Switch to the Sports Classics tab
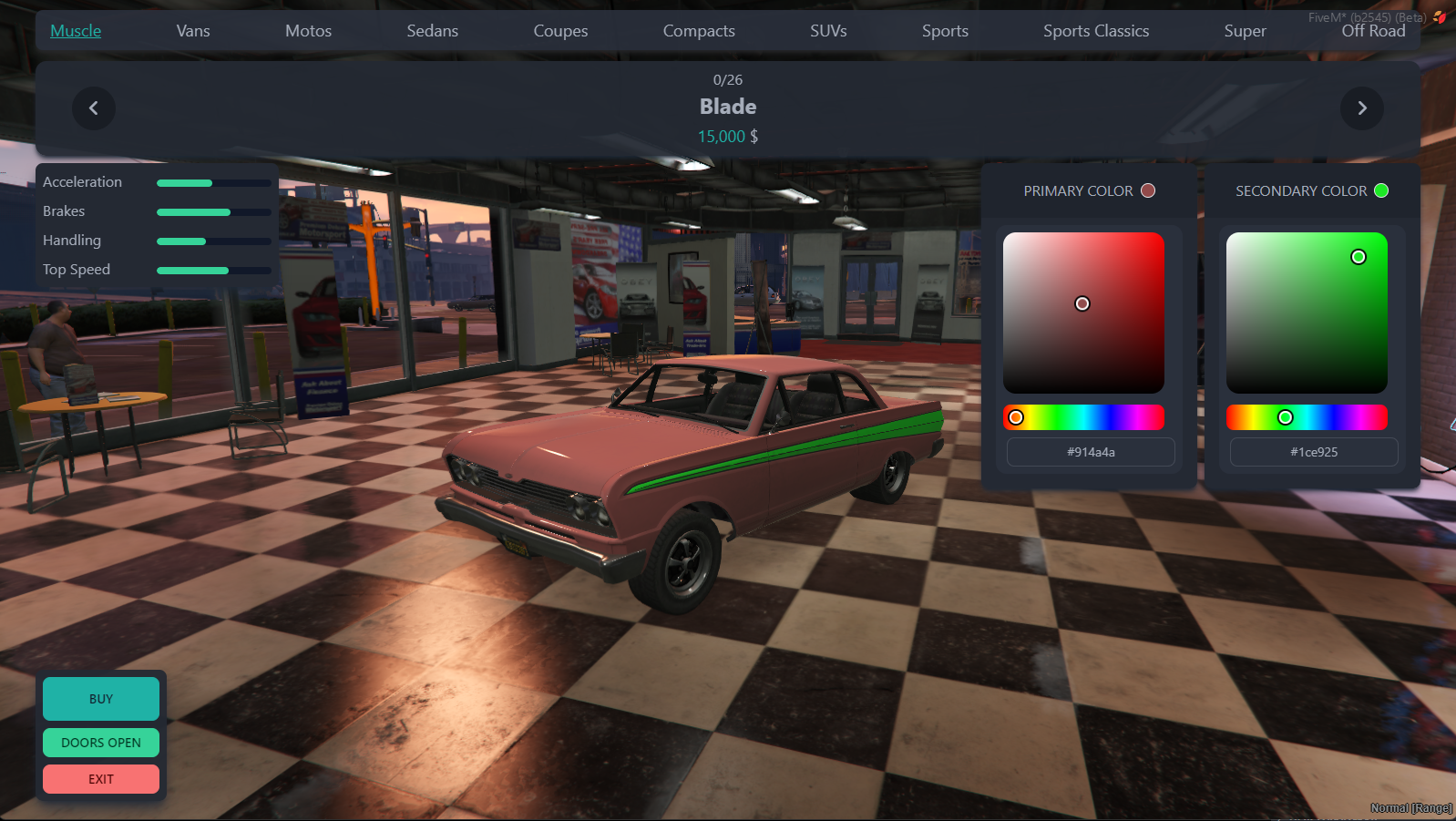Screen dimensions: 1456x821 click(1096, 30)
